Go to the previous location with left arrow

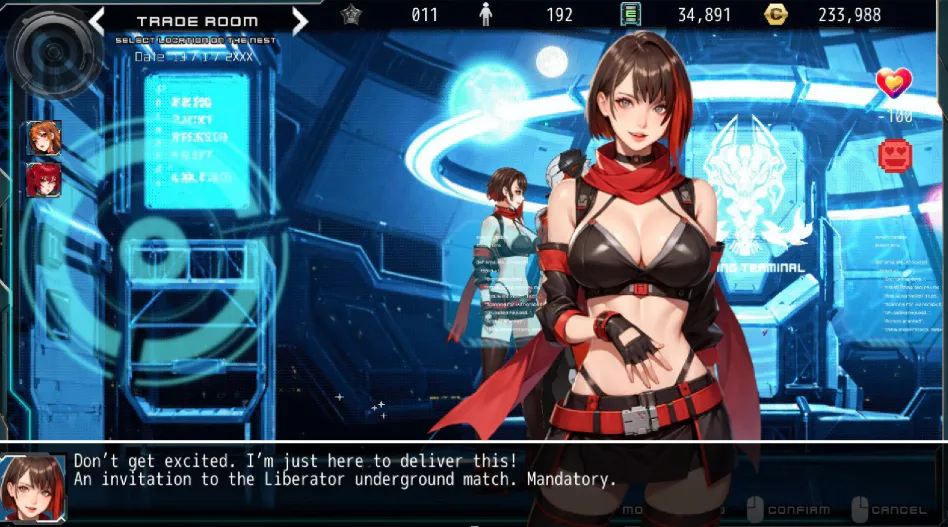[x=97, y=20]
